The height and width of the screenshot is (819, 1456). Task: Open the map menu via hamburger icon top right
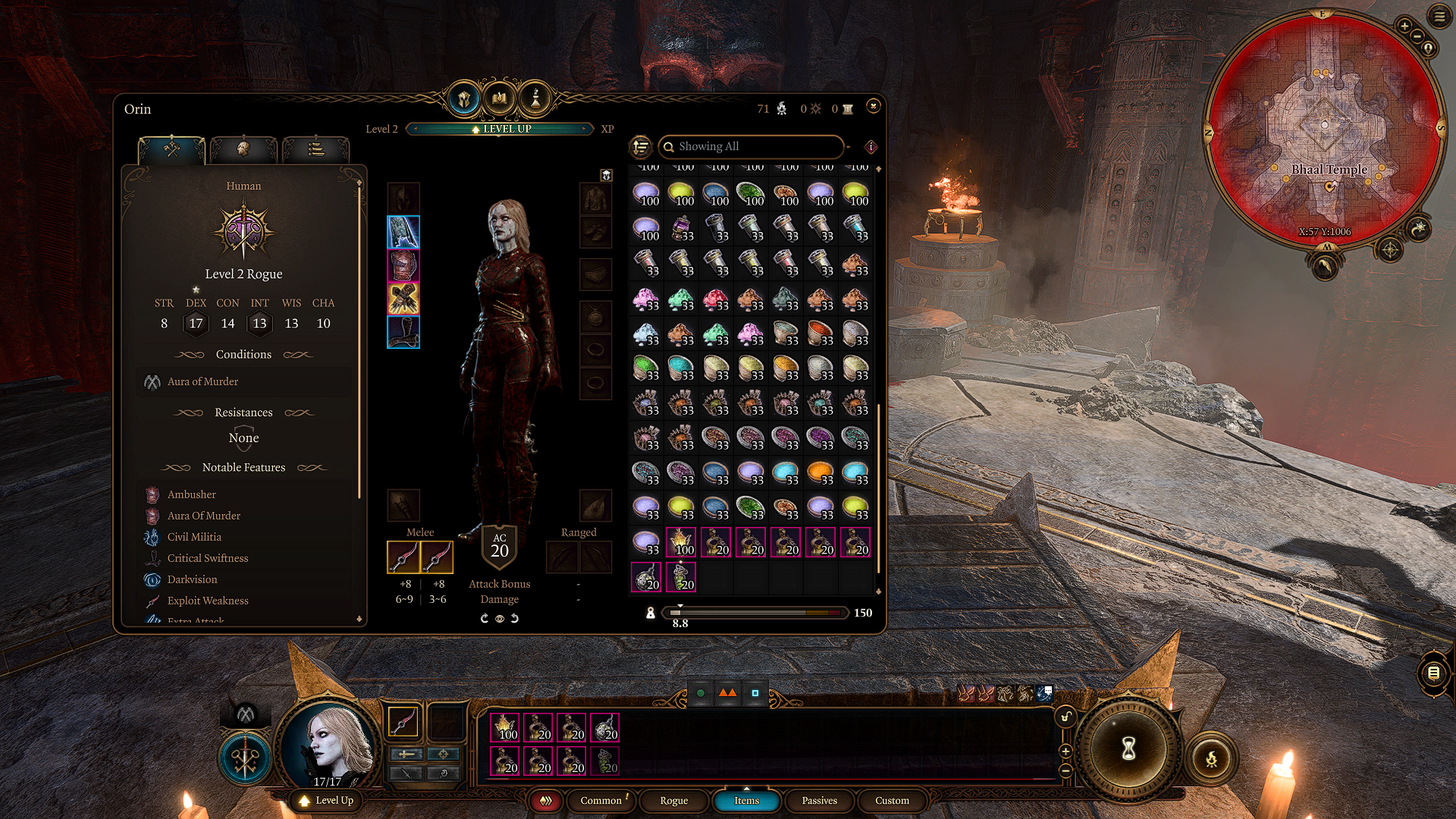pyautogui.click(x=1439, y=15)
